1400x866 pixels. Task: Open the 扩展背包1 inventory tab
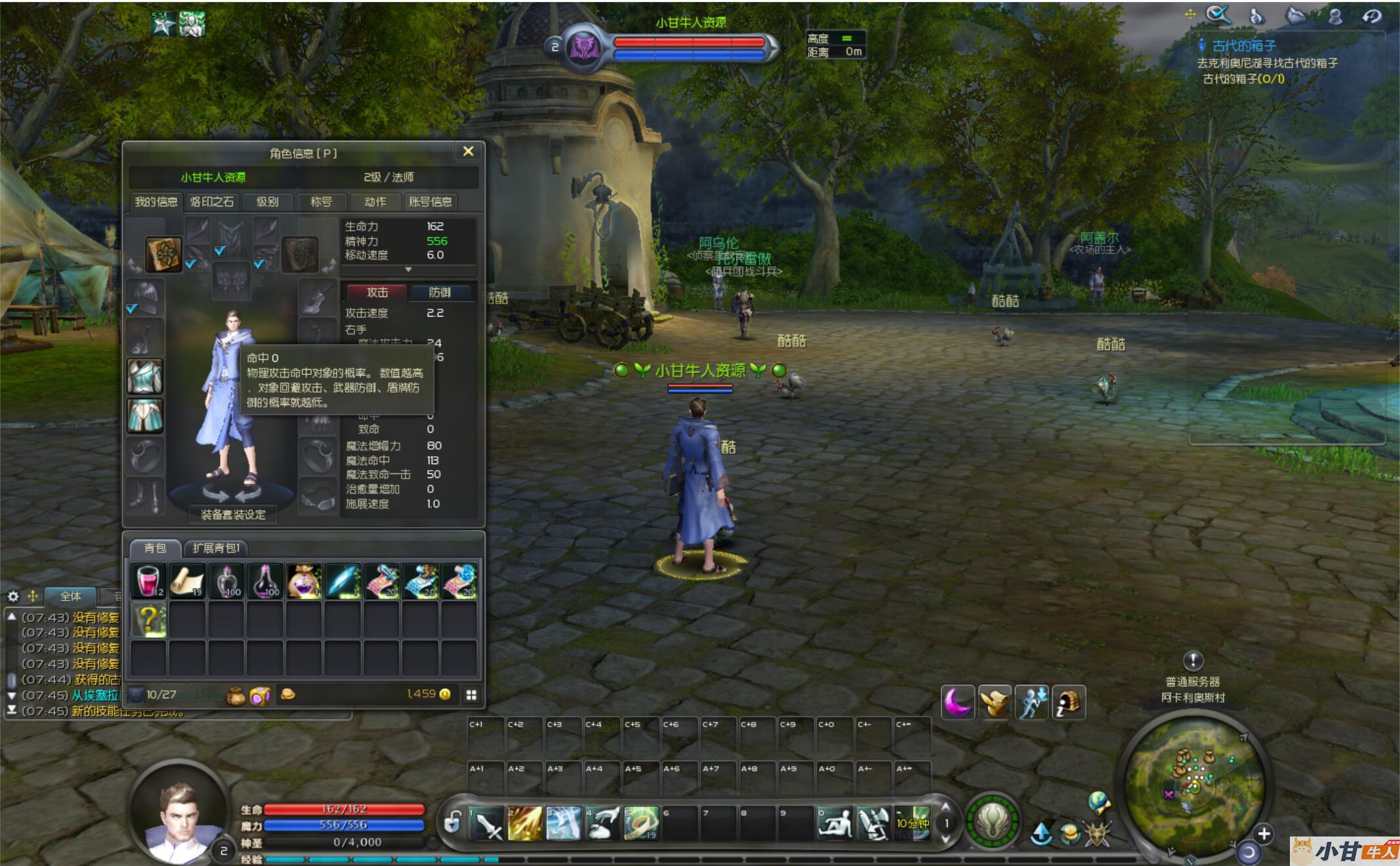coord(216,548)
